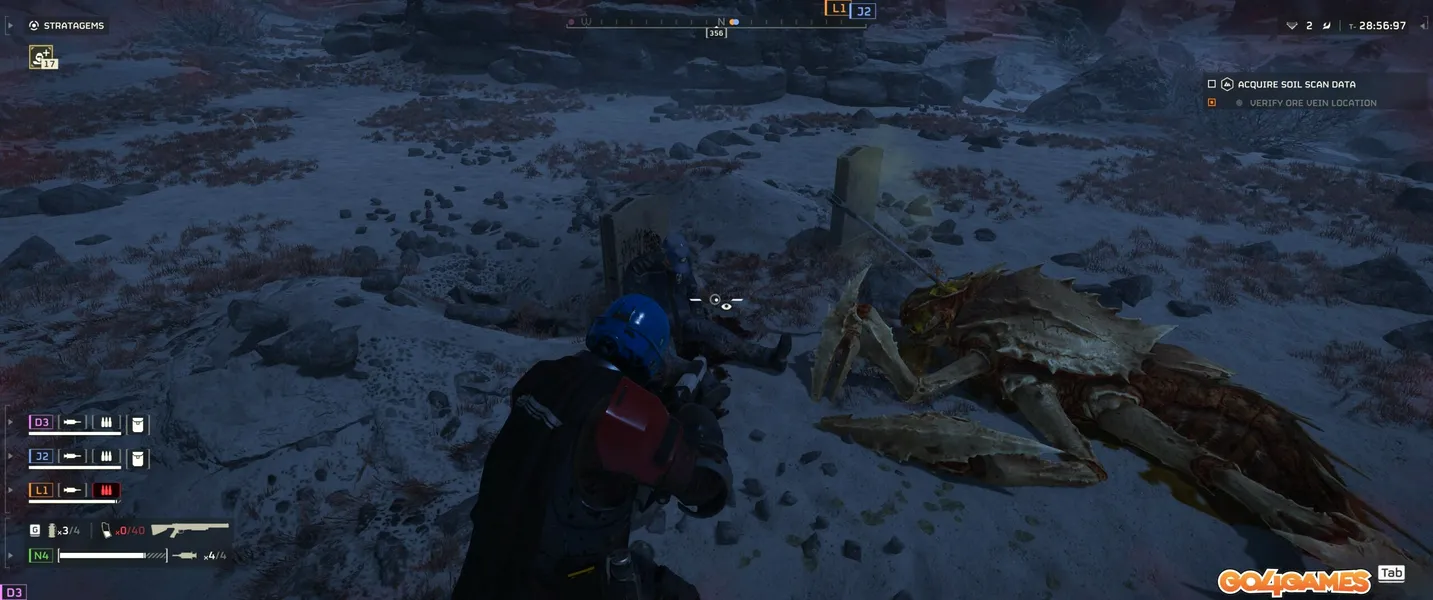Click J2's stim syringe icon

coord(72,457)
